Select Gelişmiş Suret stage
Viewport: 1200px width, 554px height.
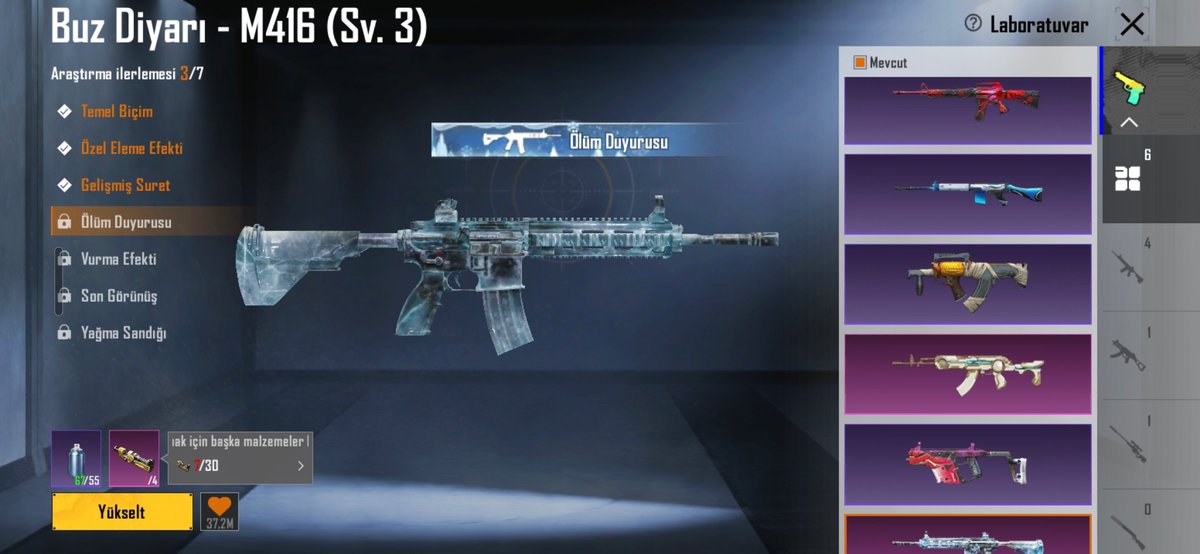click(x=125, y=185)
